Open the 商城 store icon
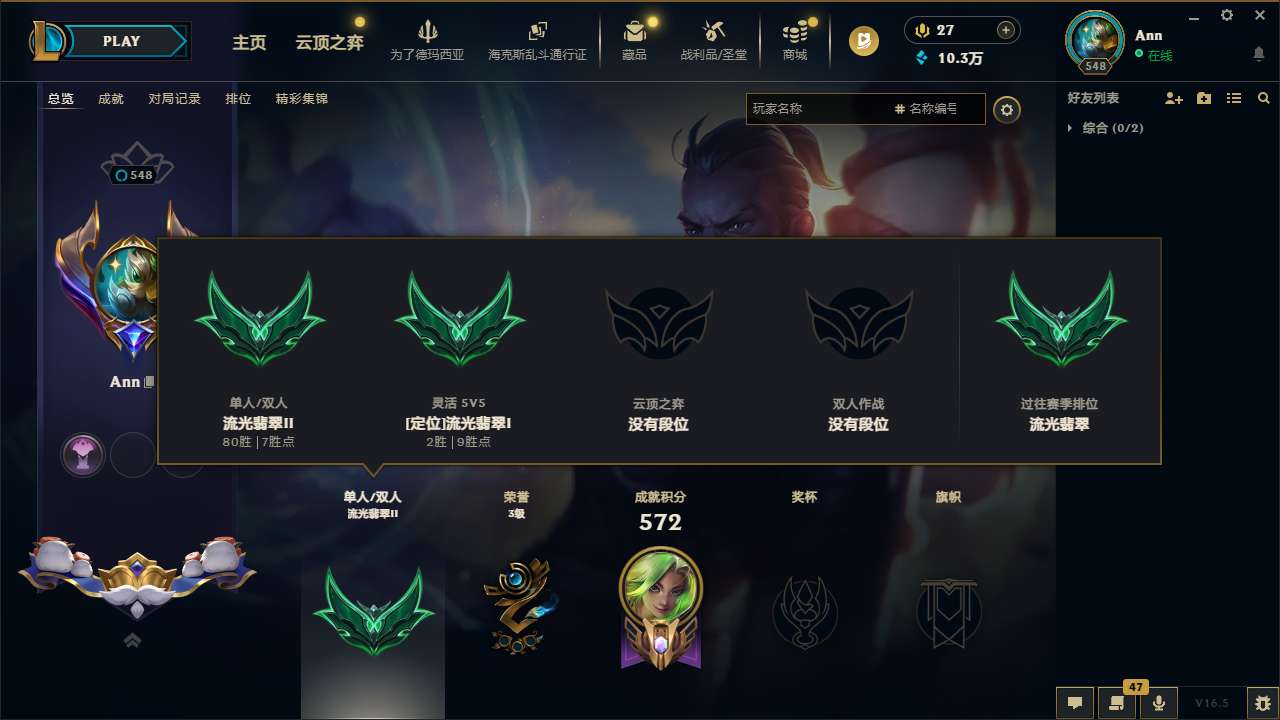 tap(795, 40)
